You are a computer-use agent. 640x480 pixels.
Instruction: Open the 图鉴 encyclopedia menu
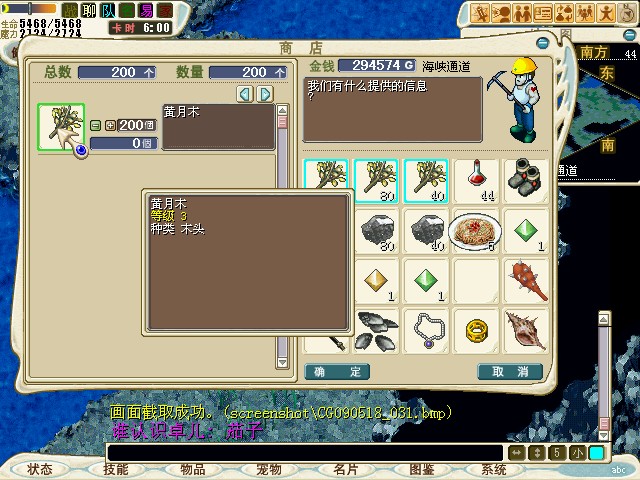click(421, 469)
